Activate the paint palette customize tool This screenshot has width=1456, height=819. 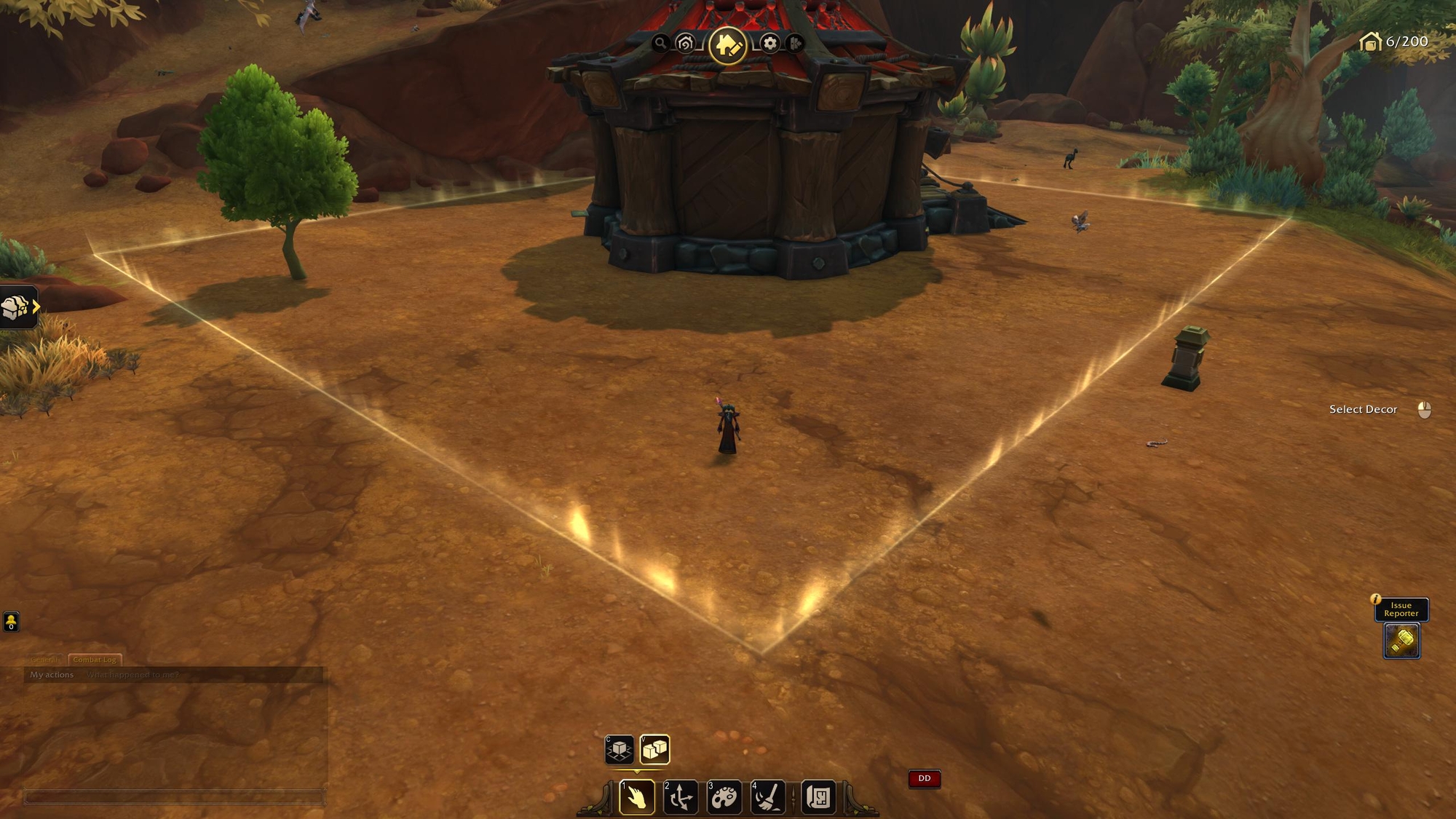point(724,797)
